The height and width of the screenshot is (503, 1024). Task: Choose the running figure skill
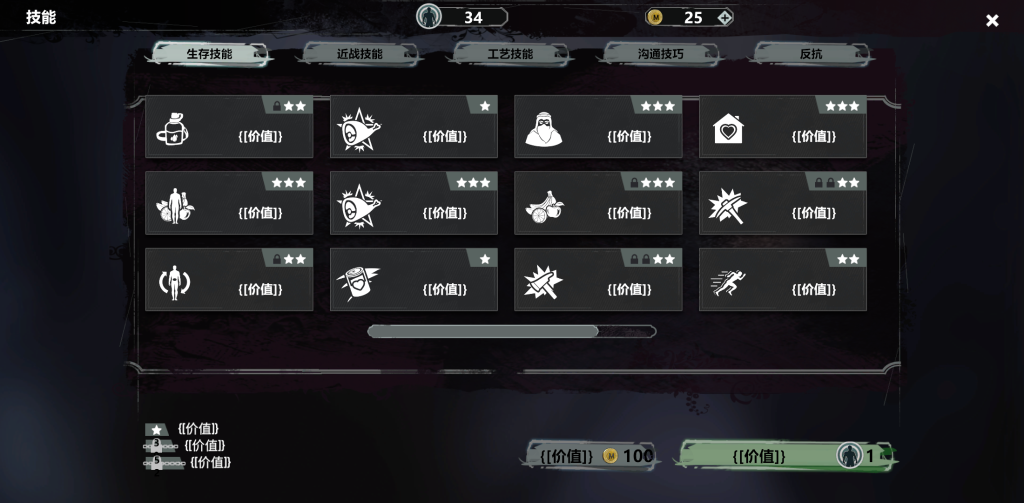782,280
